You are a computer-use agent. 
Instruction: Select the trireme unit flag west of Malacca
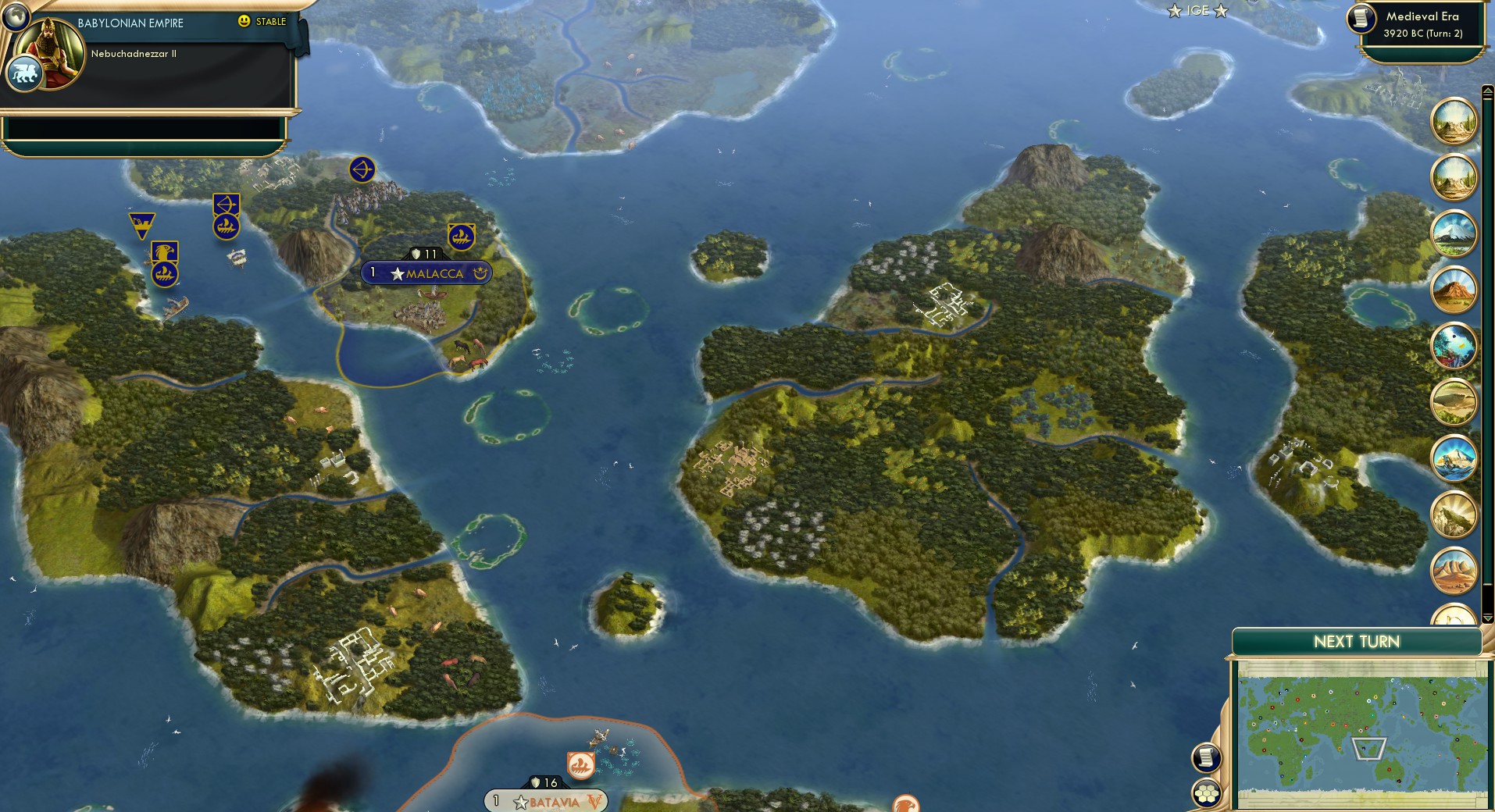pyautogui.click(x=226, y=226)
